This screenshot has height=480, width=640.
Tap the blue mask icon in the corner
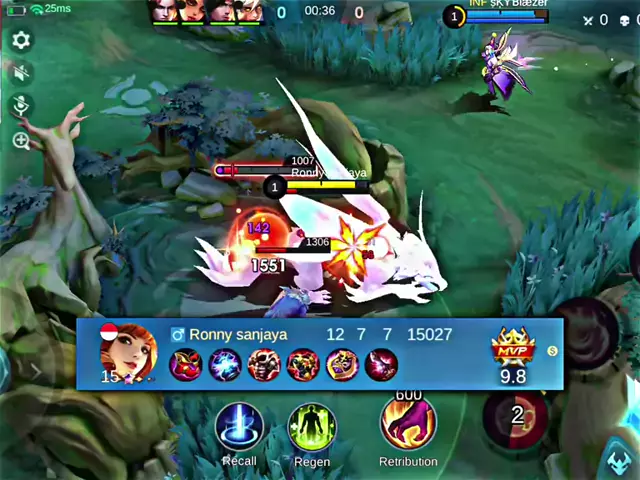click(x=619, y=461)
